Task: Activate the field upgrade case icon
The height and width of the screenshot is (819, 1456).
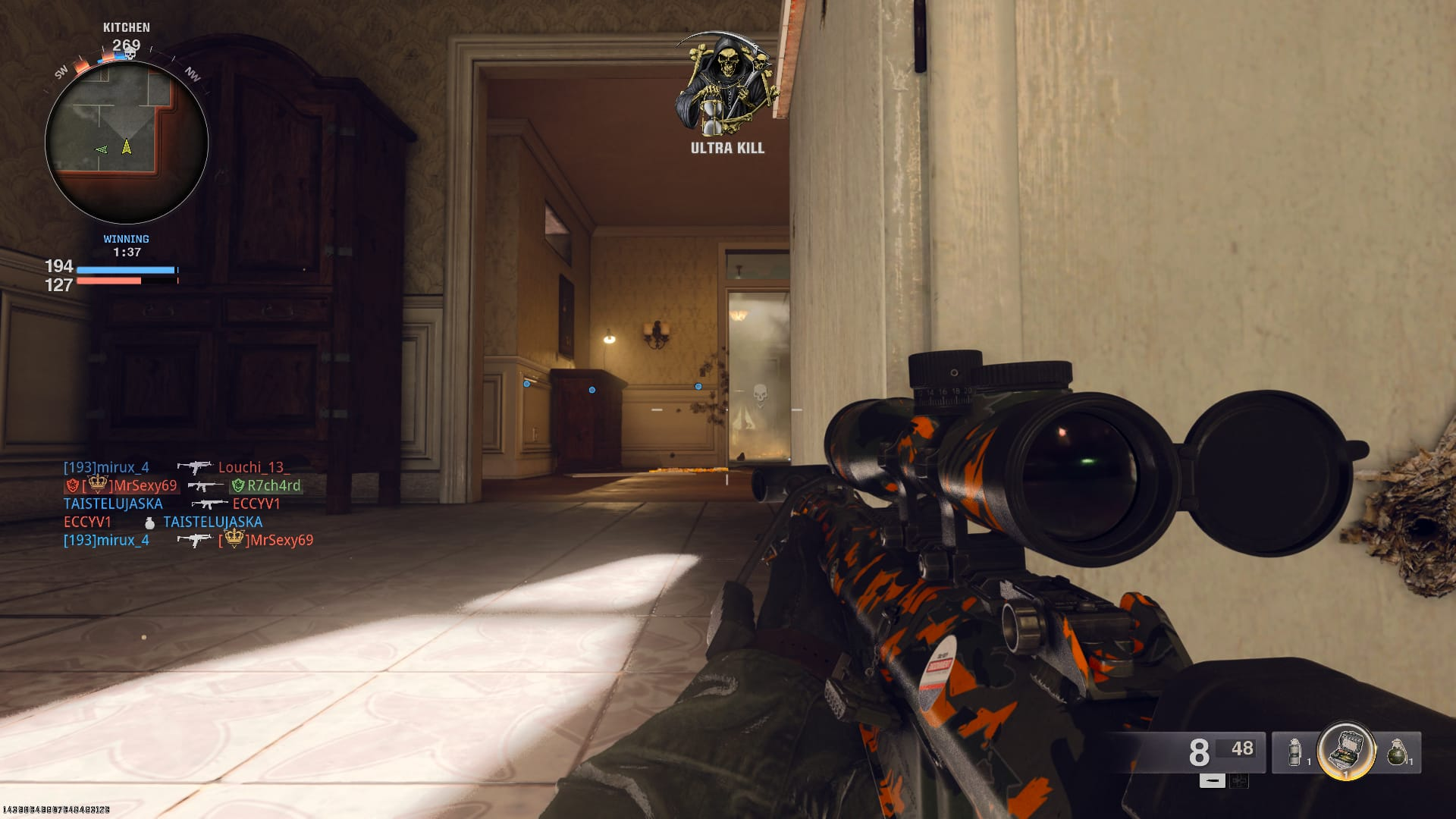Action: 1346,750
